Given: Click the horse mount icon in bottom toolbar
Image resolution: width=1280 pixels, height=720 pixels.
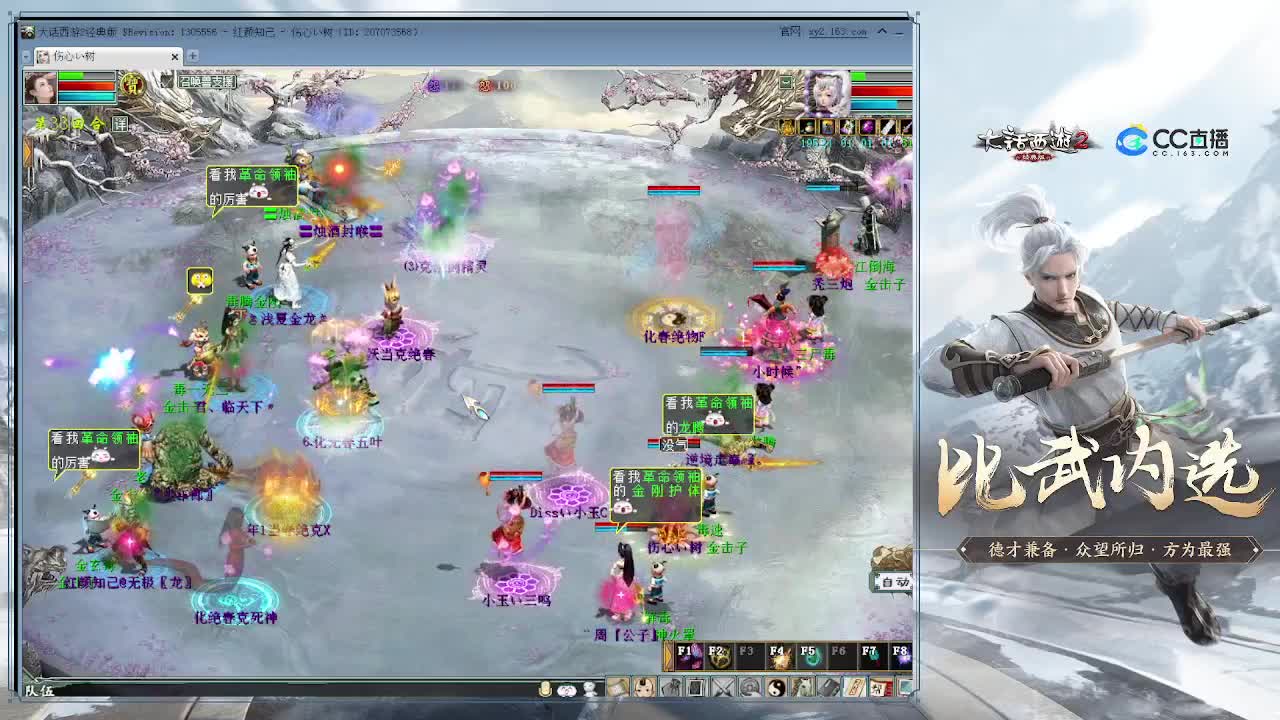Looking at the screenshot, I should pyautogui.click(x=800, y=688).
